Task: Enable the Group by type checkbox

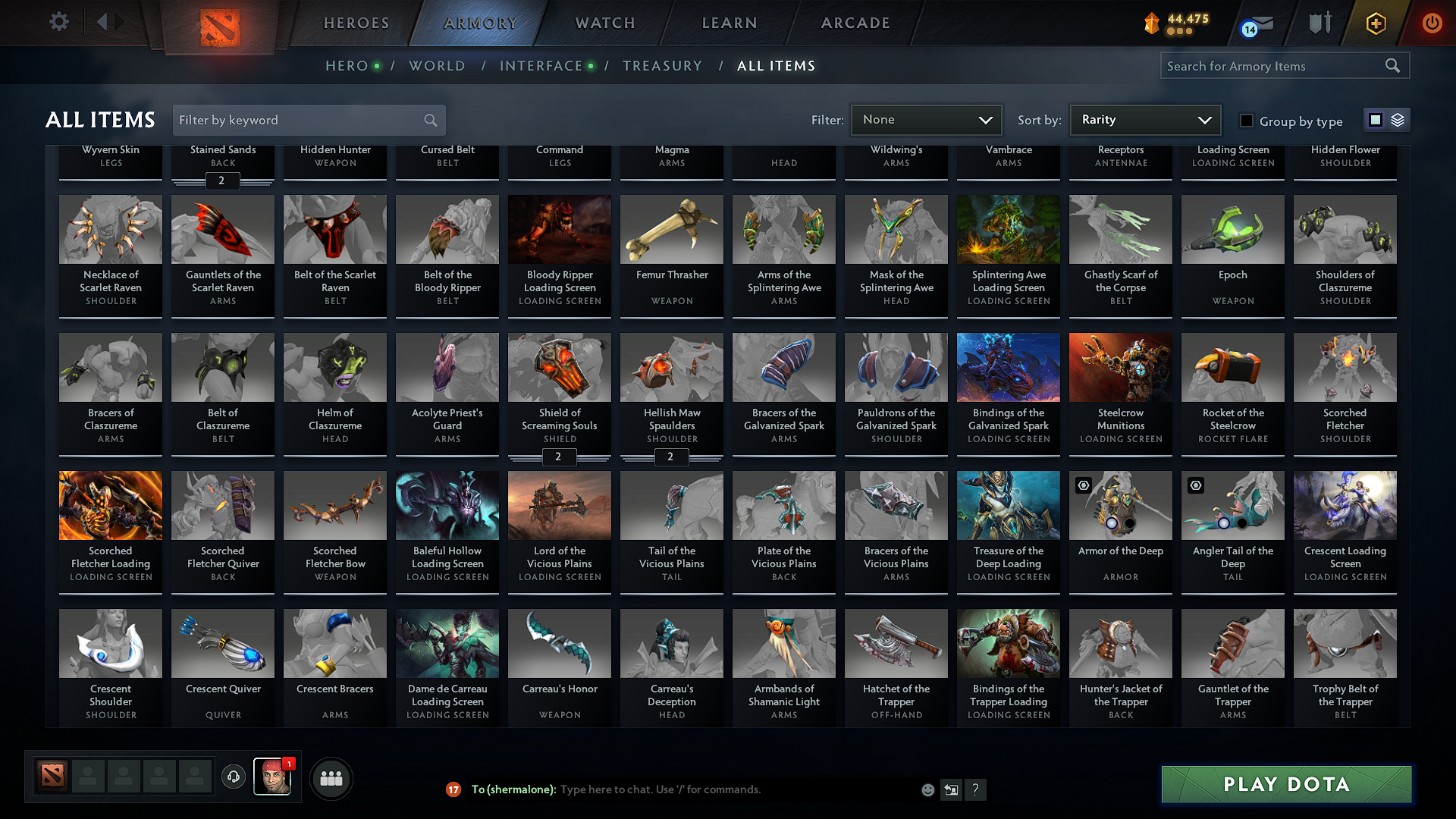Action: click(1246, 121)
